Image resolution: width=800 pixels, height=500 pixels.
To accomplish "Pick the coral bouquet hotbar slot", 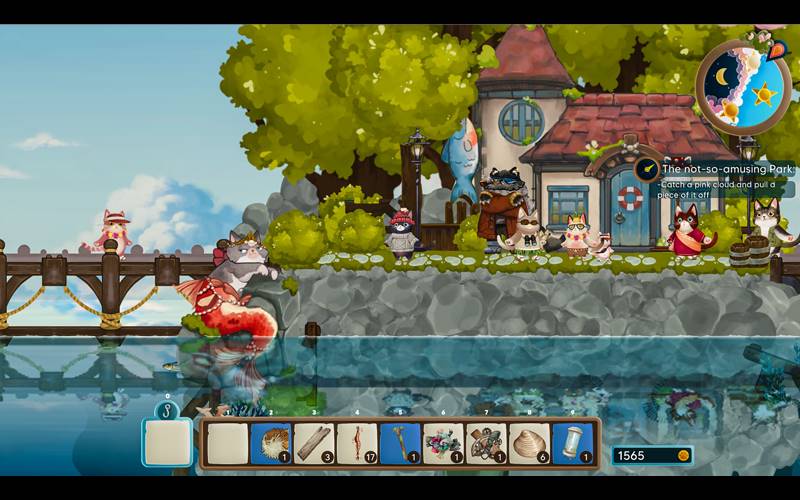I will click(x=443, y=443).
